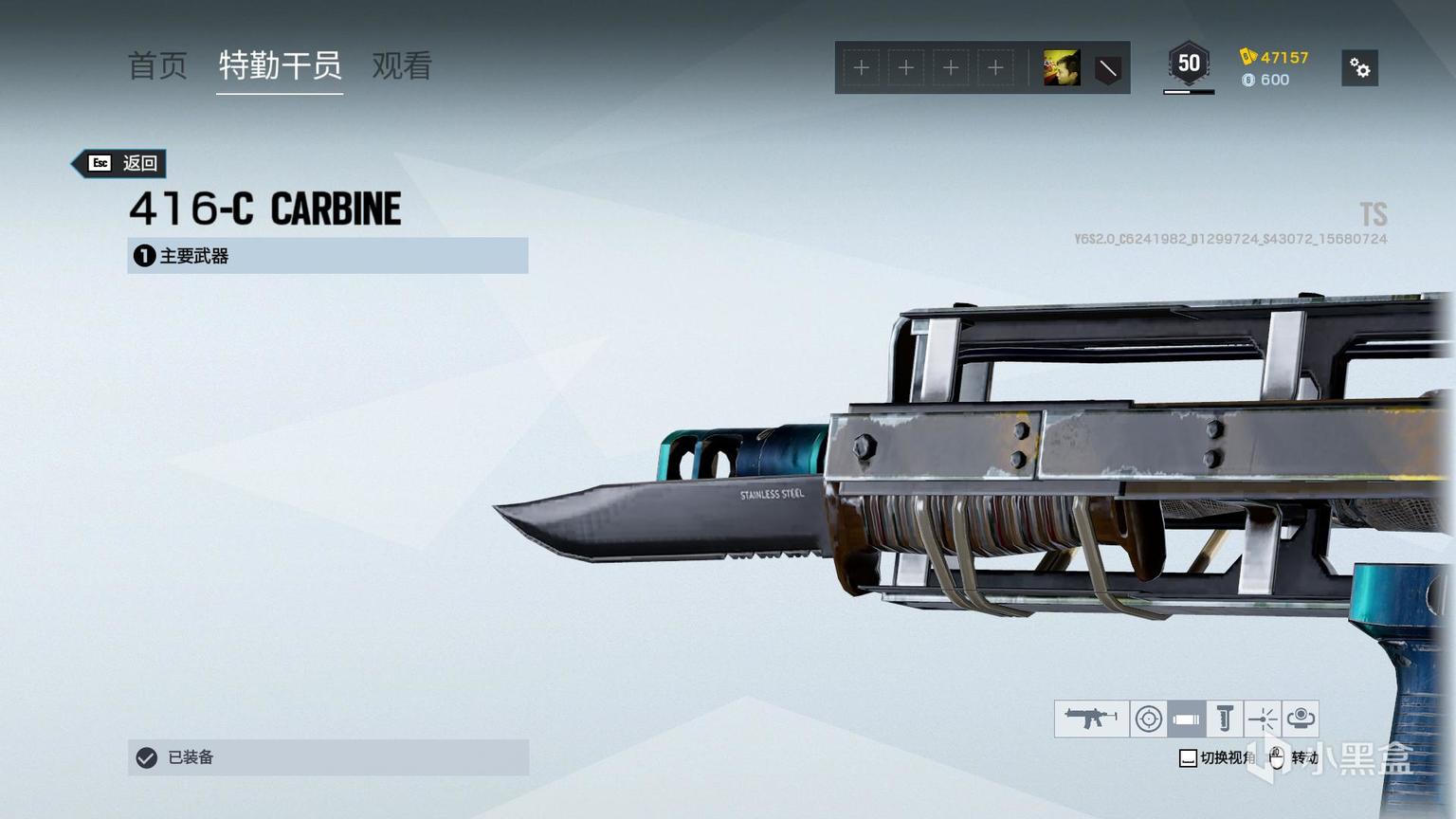Click the rank badge beside the avatar
The width and height of the screenshot is (1456, 819).
coord(1107,68)
